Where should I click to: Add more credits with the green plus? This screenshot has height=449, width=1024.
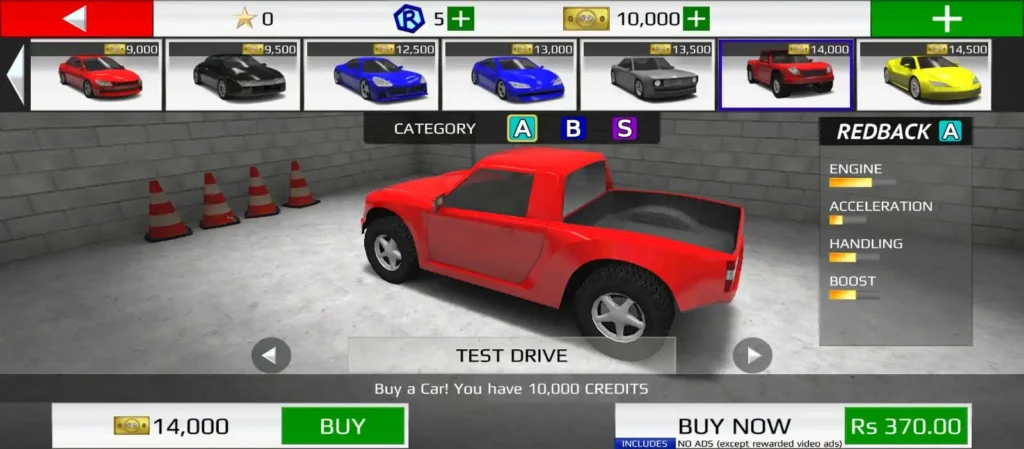point(696,18)
